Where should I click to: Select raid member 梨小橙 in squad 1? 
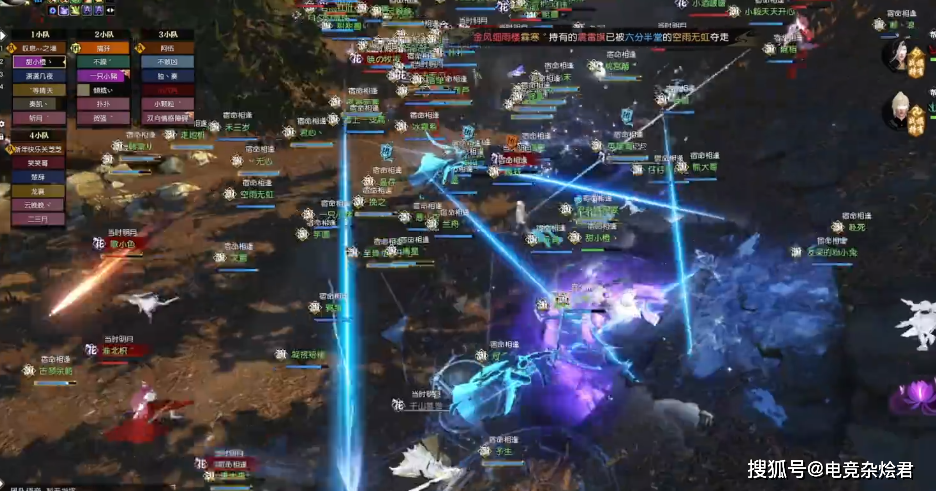pos(38,62)
